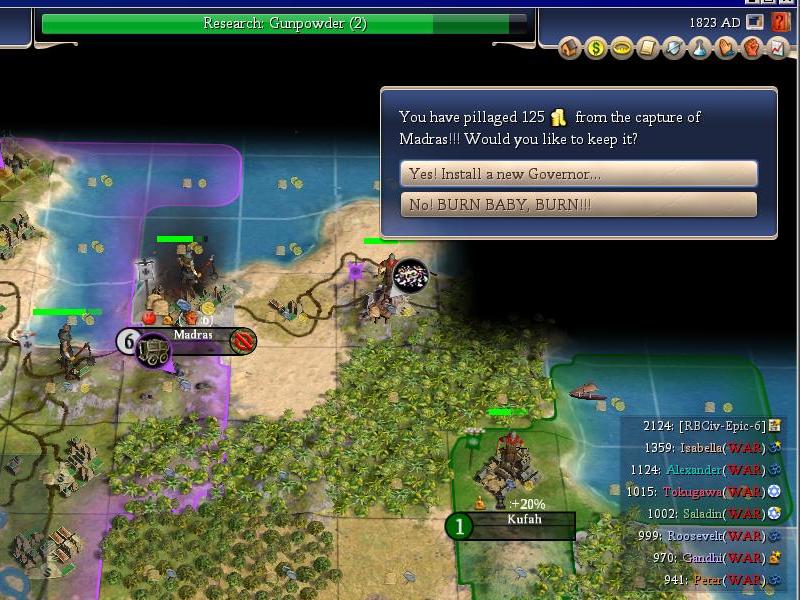
Task: Click the monitor icon beside the date
Action: click(x=755, y=22)
